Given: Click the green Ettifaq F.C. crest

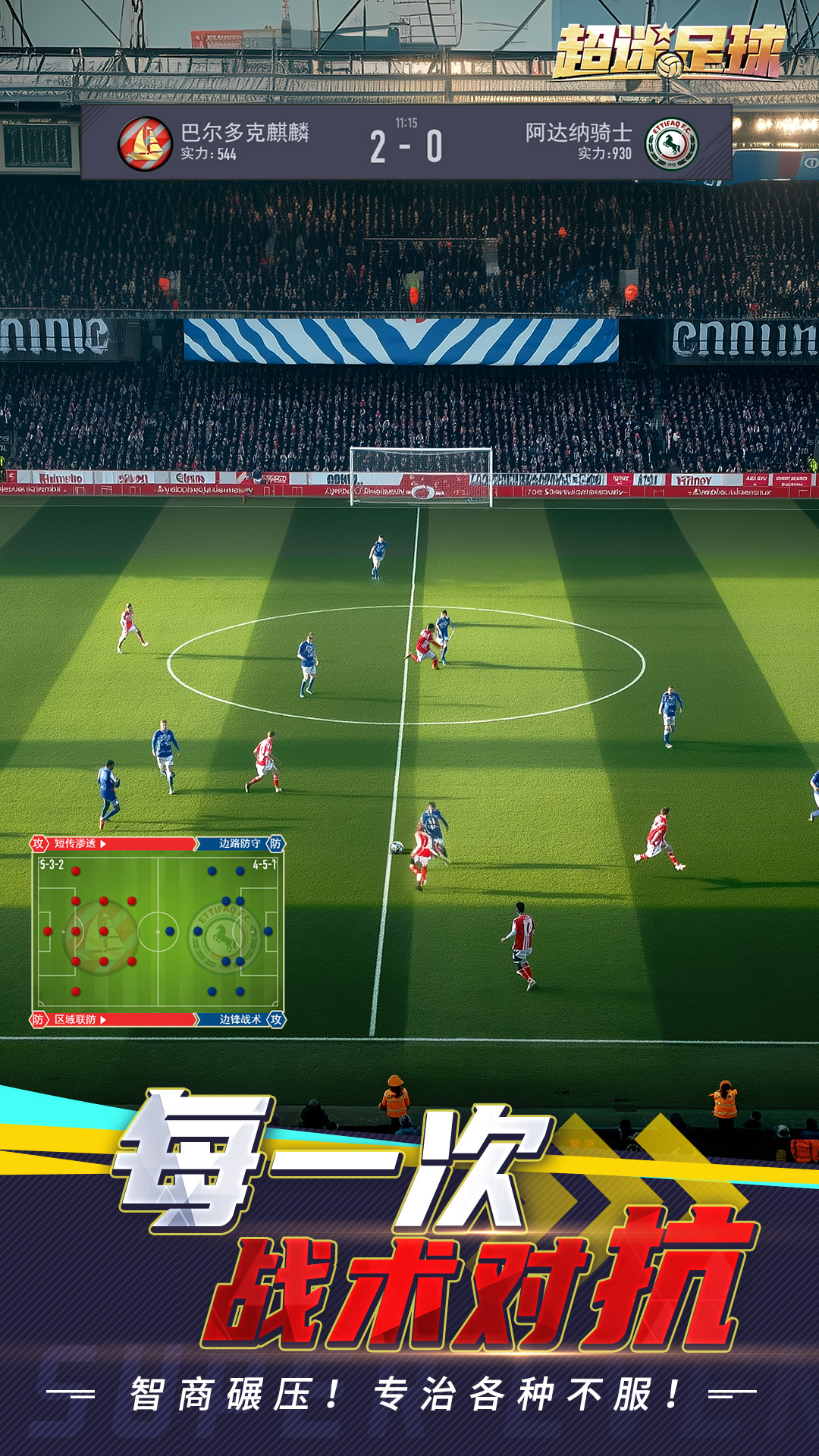Looking at the screenshot, I should pos(671,143).
